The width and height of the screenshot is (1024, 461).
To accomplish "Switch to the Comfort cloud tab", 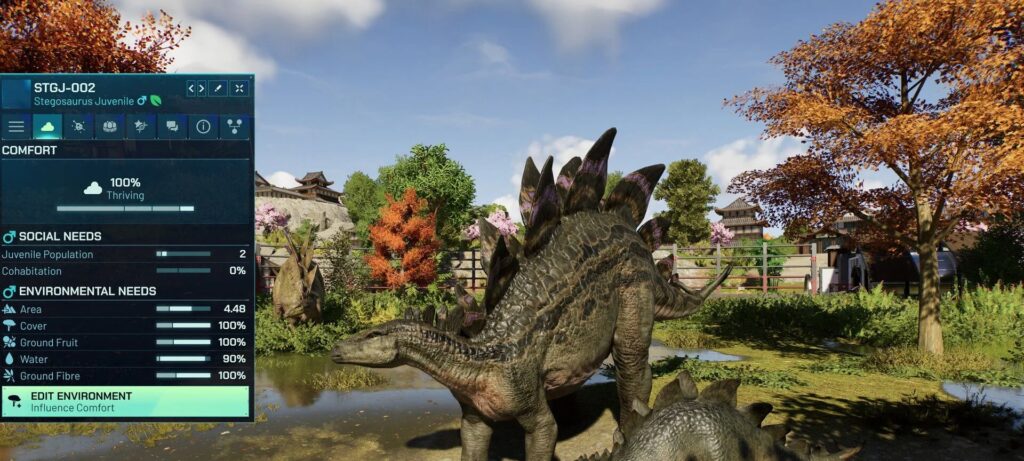I will tap(47, 127).
